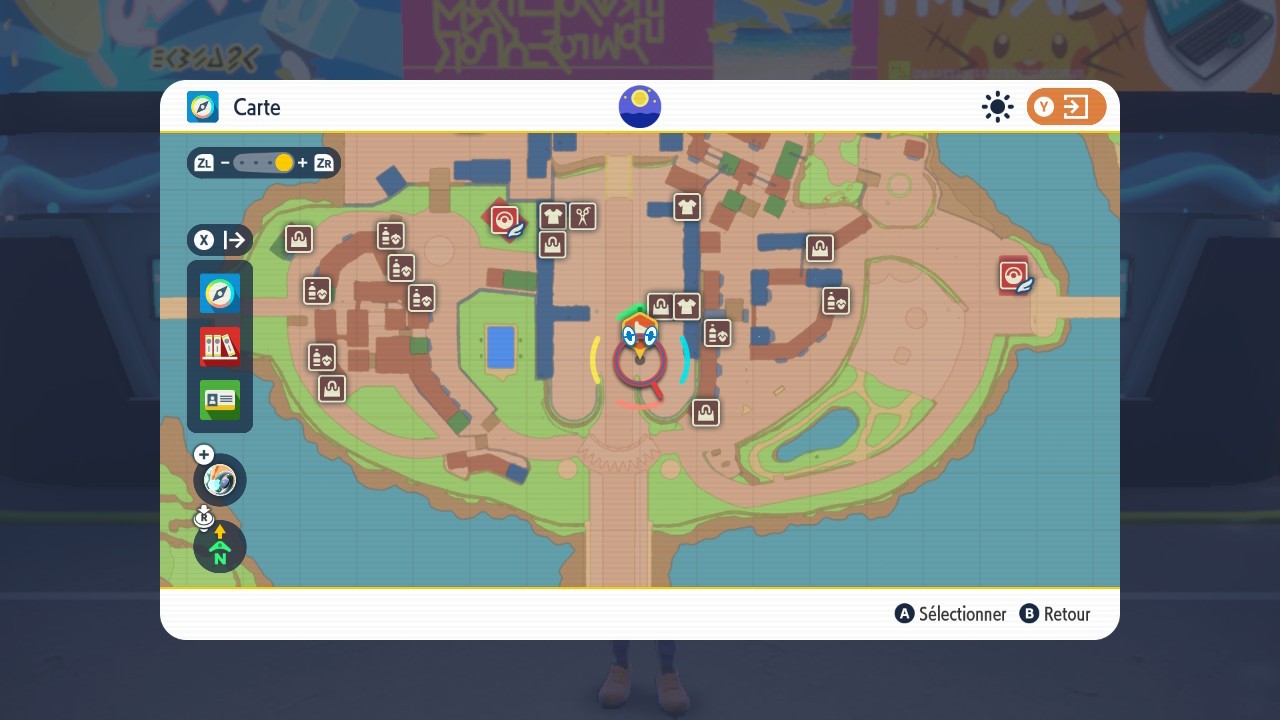Screen dimensions: 1280x720
Task: Toggle the north orientation compass button
Action: 220,547
